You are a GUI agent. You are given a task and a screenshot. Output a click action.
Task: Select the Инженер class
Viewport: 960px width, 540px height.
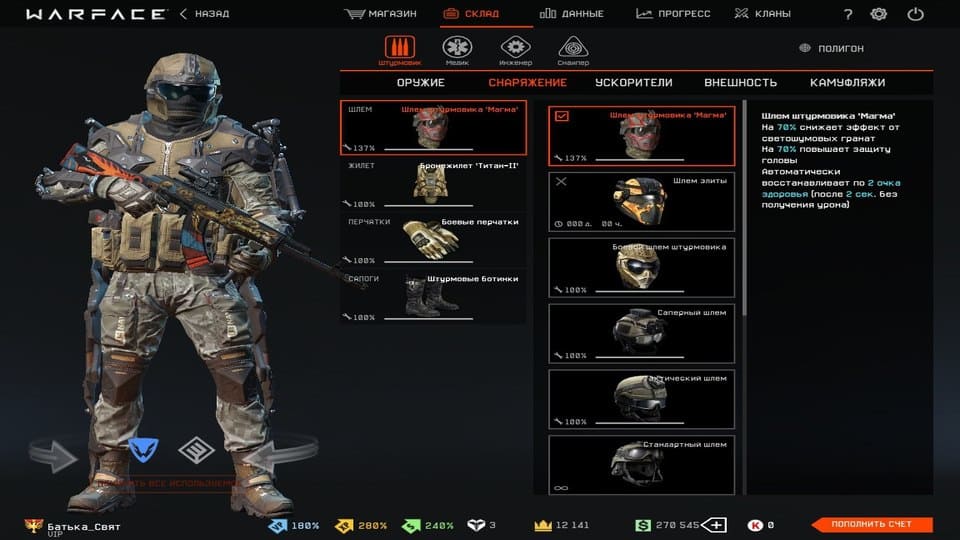point(515,50)
